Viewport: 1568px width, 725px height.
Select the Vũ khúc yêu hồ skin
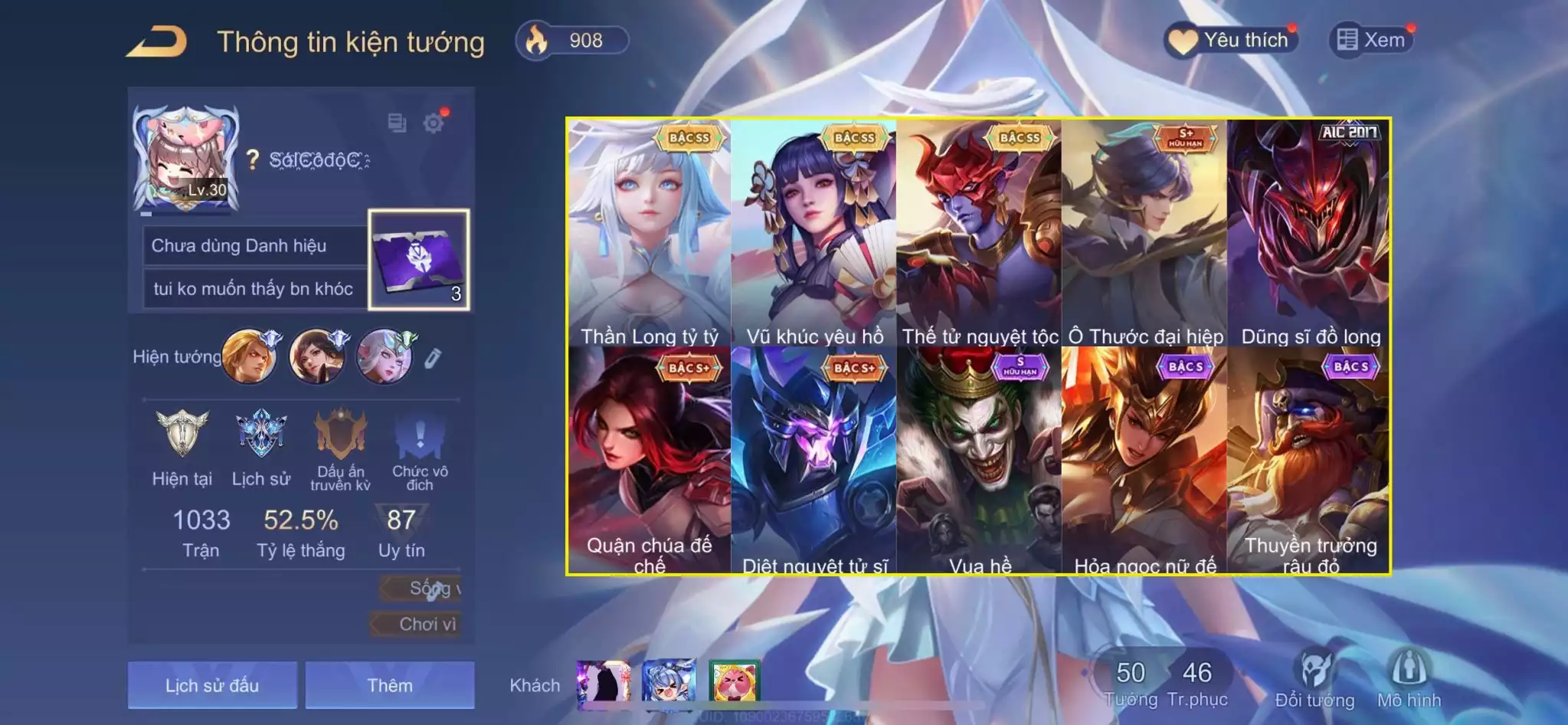point(814,233)
